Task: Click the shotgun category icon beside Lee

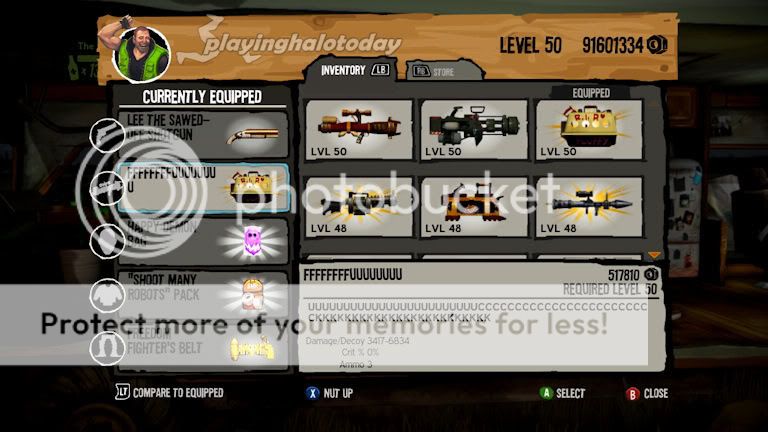Action: coord(107,135)
